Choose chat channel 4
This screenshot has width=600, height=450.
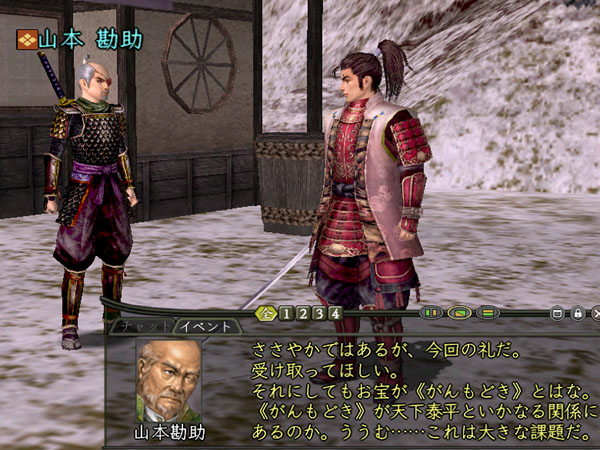(x=337, y=313)
